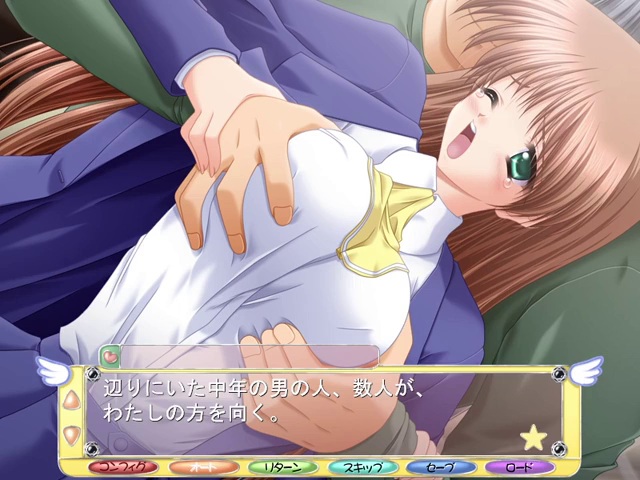
Task: Click the downward orange arrow on the text box
Action: 71,433
